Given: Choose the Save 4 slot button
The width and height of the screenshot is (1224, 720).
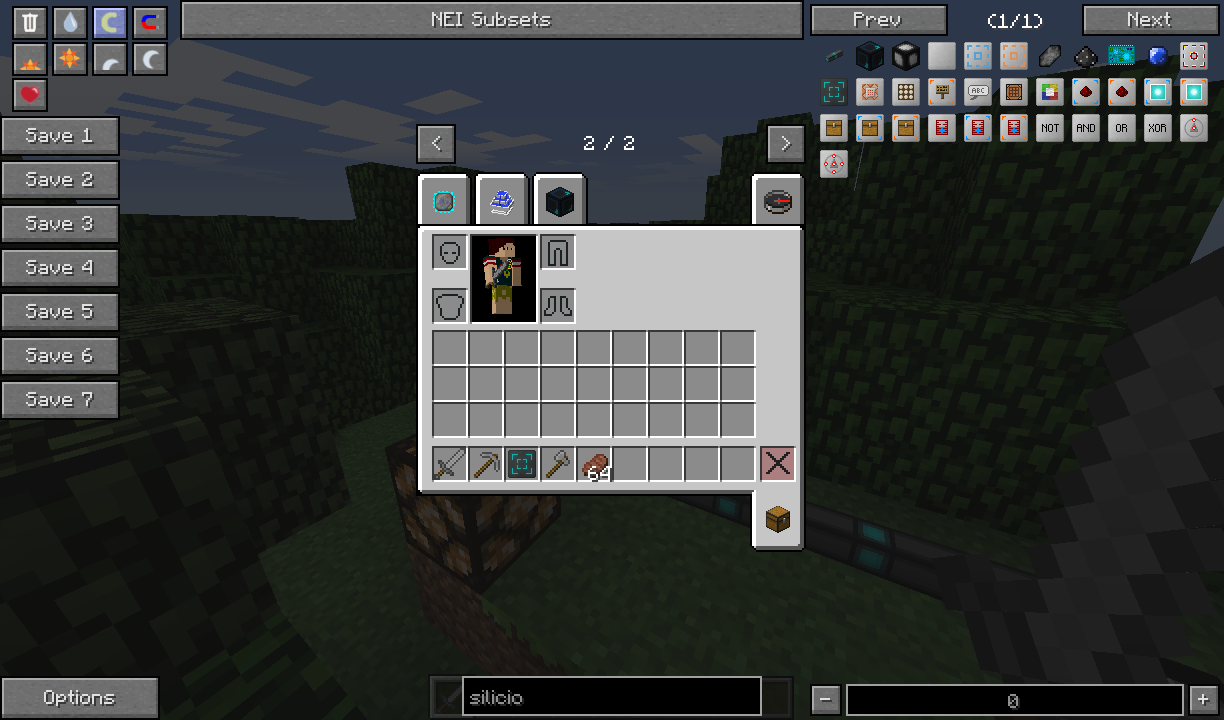Looking at the screenshot, I should (x=60, y=268).
